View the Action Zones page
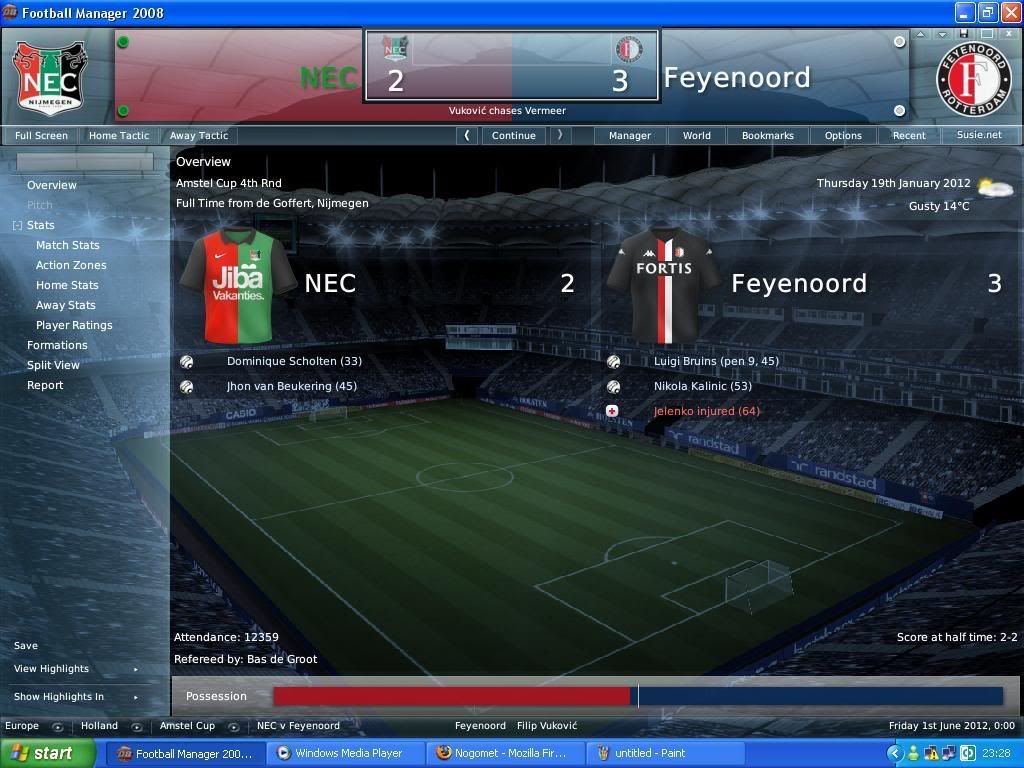The height and width of the screenshot is (768, 1024). (71, 265)
